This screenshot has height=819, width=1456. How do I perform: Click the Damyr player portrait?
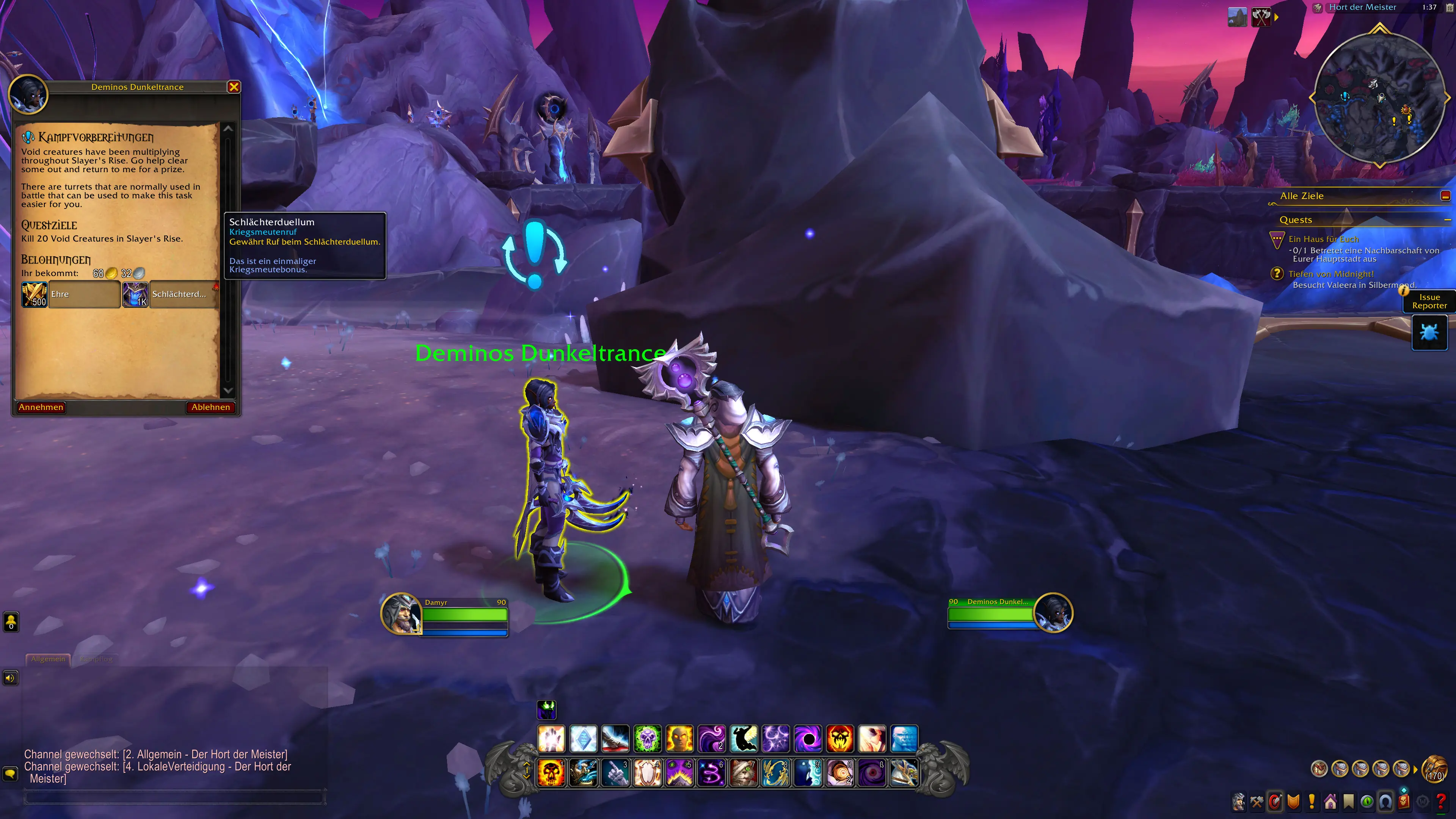pyautogui.click(x=401, y=613)
